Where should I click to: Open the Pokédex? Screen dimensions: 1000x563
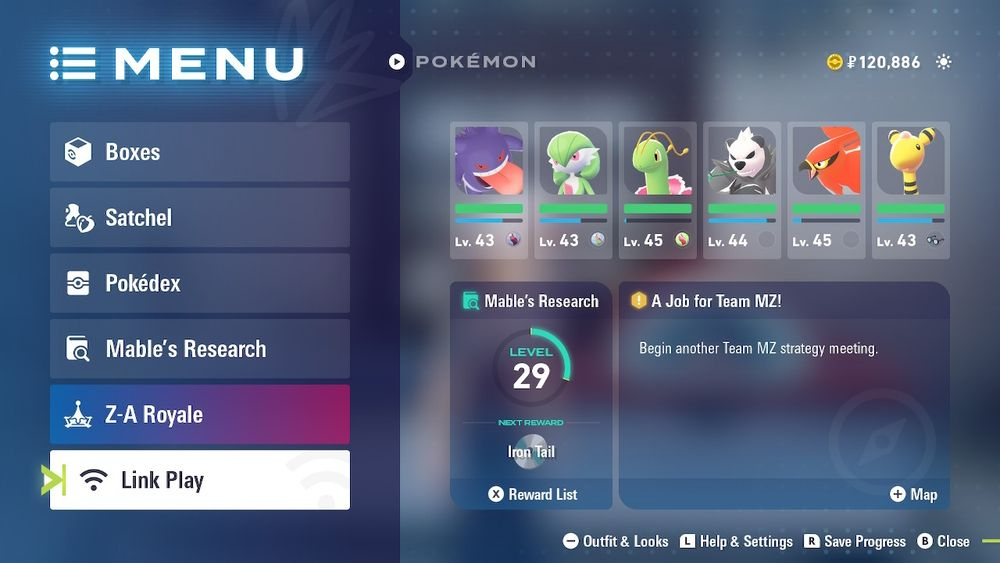(200, 283)
